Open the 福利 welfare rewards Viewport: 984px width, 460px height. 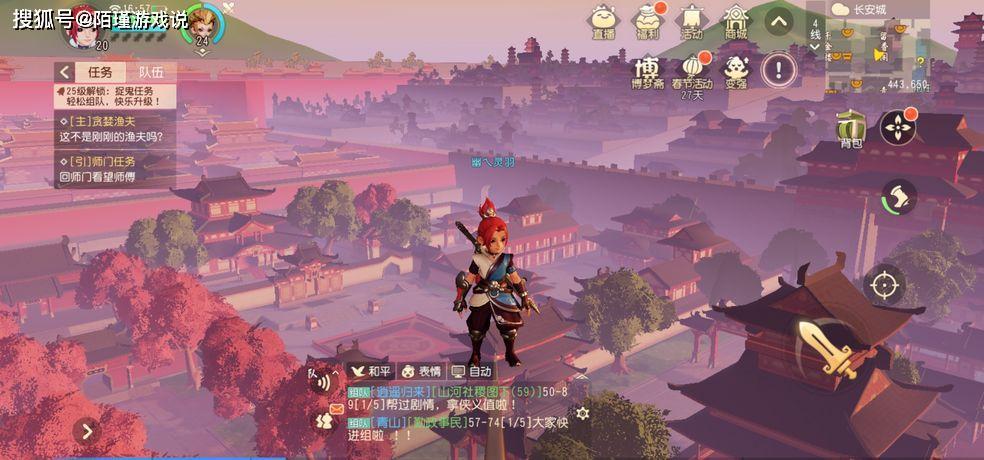pos(647,20)
